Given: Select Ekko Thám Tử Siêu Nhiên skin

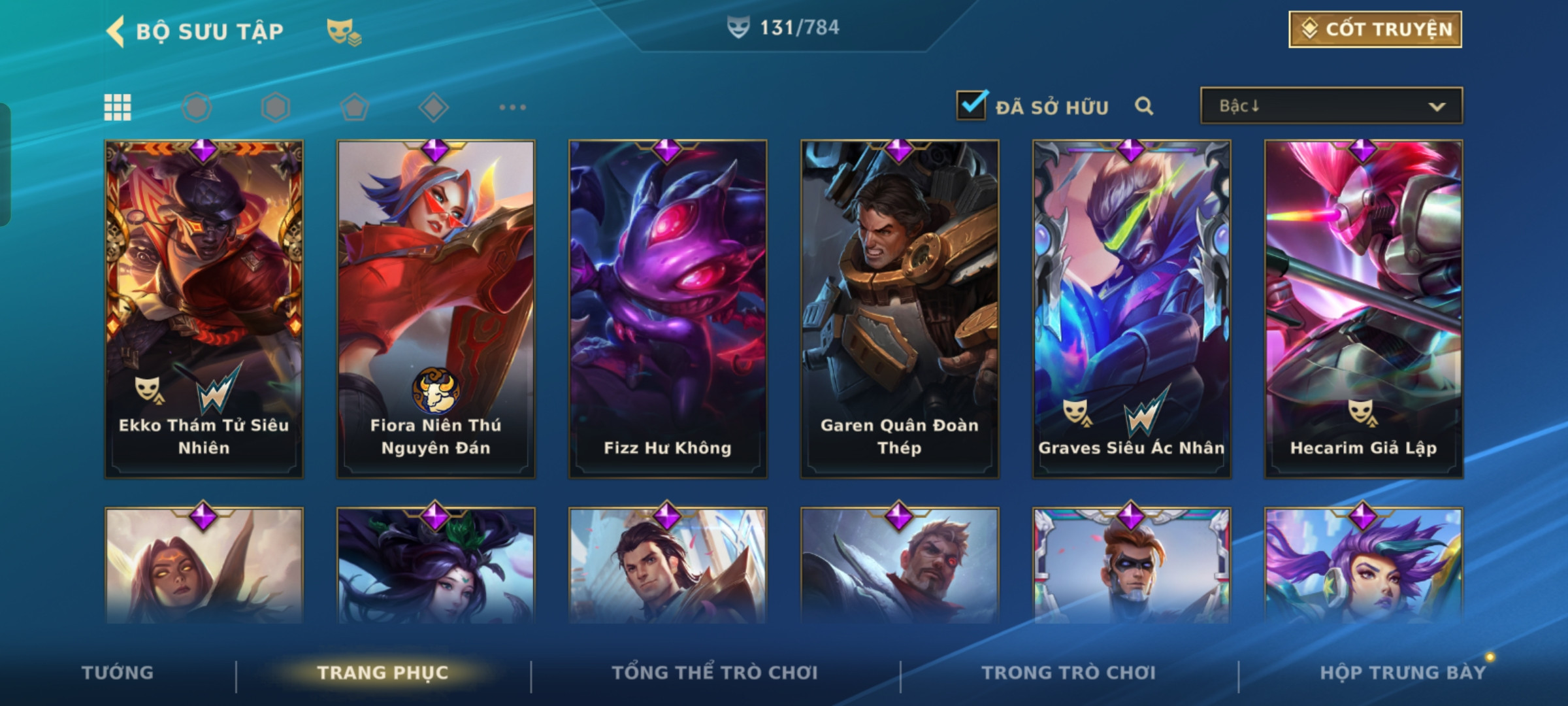Looking at the screenshot, I should [x=204, y=309].
